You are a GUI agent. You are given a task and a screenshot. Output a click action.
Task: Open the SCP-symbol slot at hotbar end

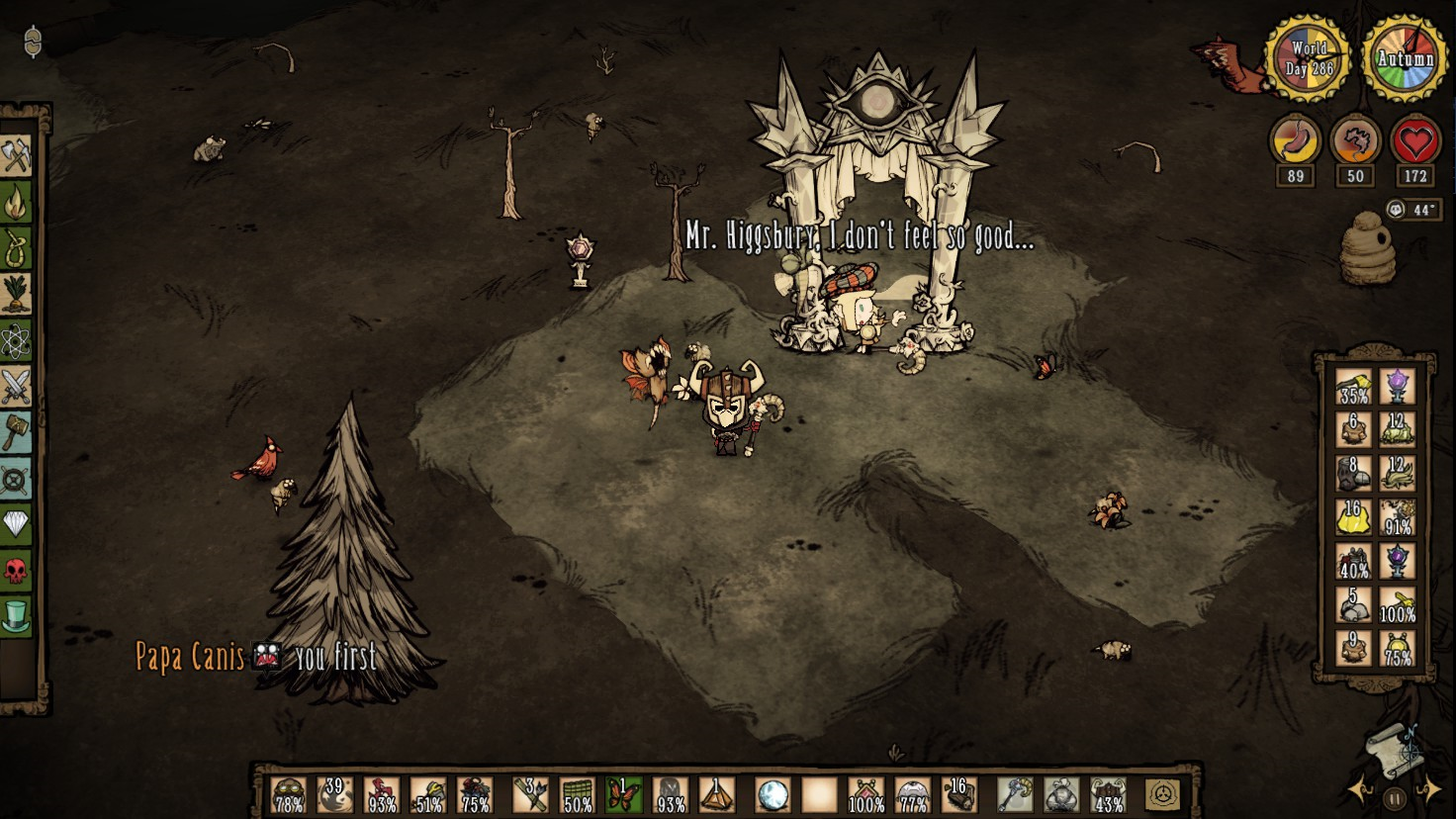coord(1164,794)
